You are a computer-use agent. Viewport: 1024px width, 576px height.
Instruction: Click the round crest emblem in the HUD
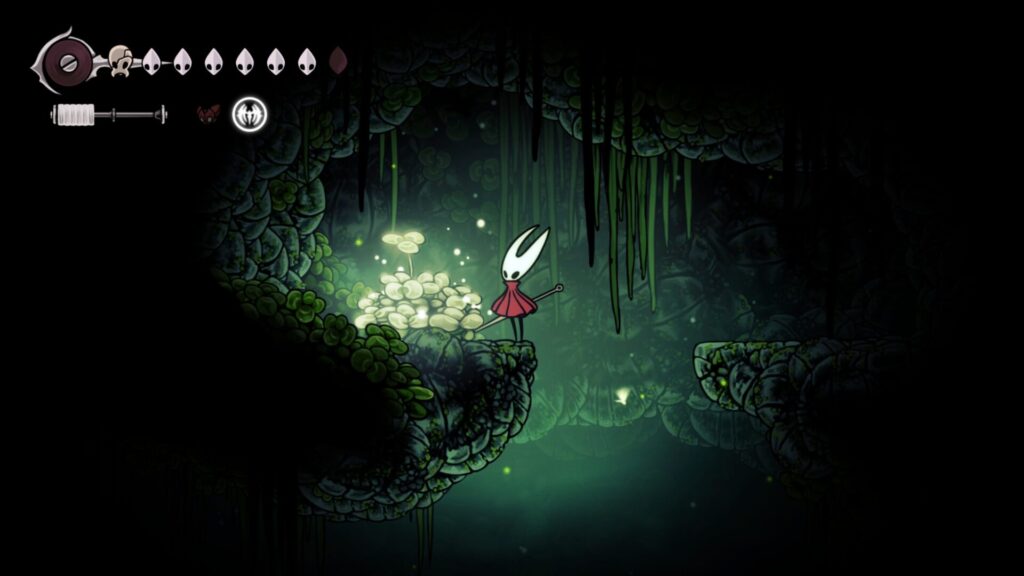[x=68, y=61]
